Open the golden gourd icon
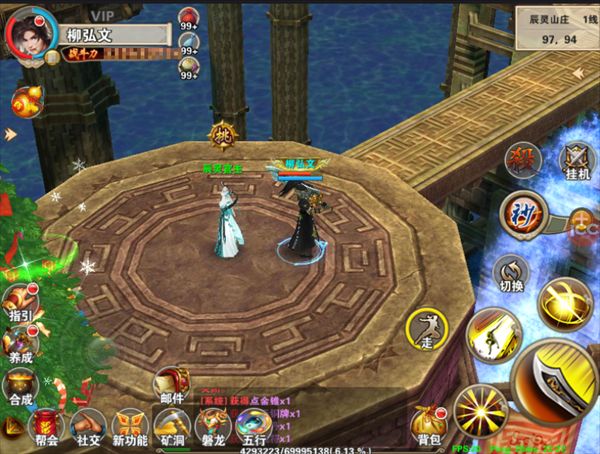Image resolution: width=600 pixels, height=454 pixels. (25, 101)
